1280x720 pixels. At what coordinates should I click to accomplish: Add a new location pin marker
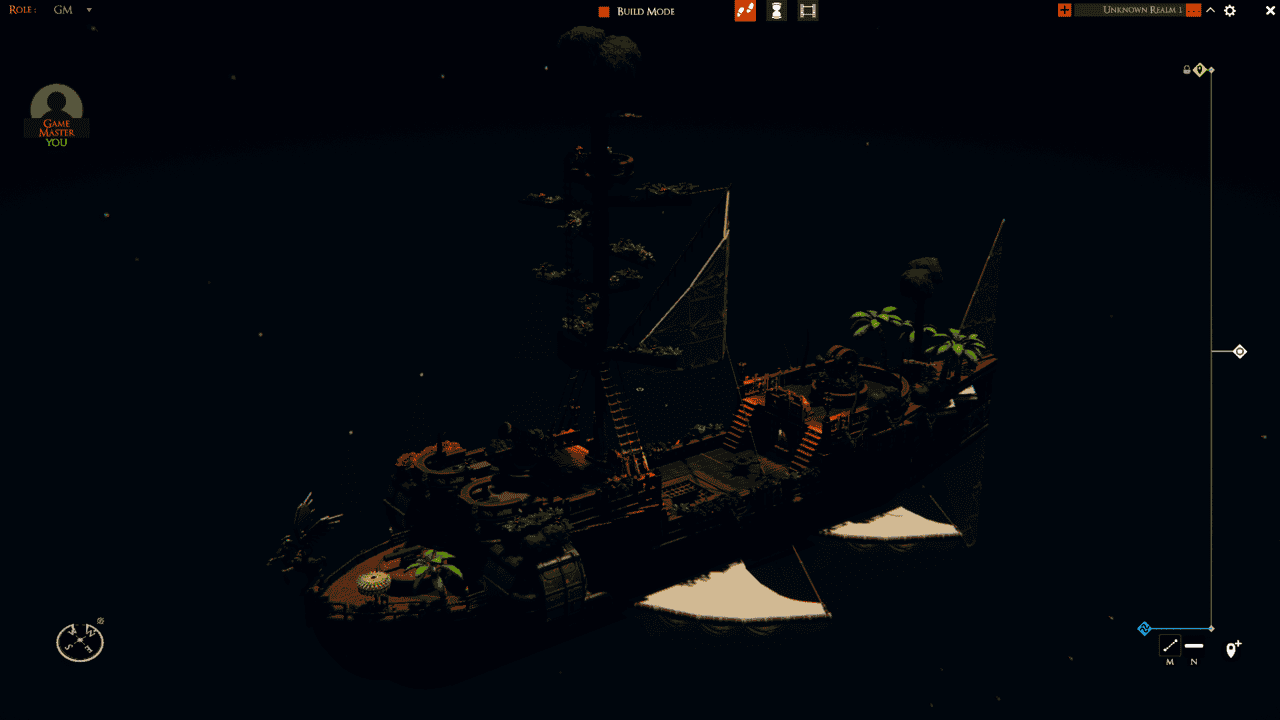click(1233, 649)
